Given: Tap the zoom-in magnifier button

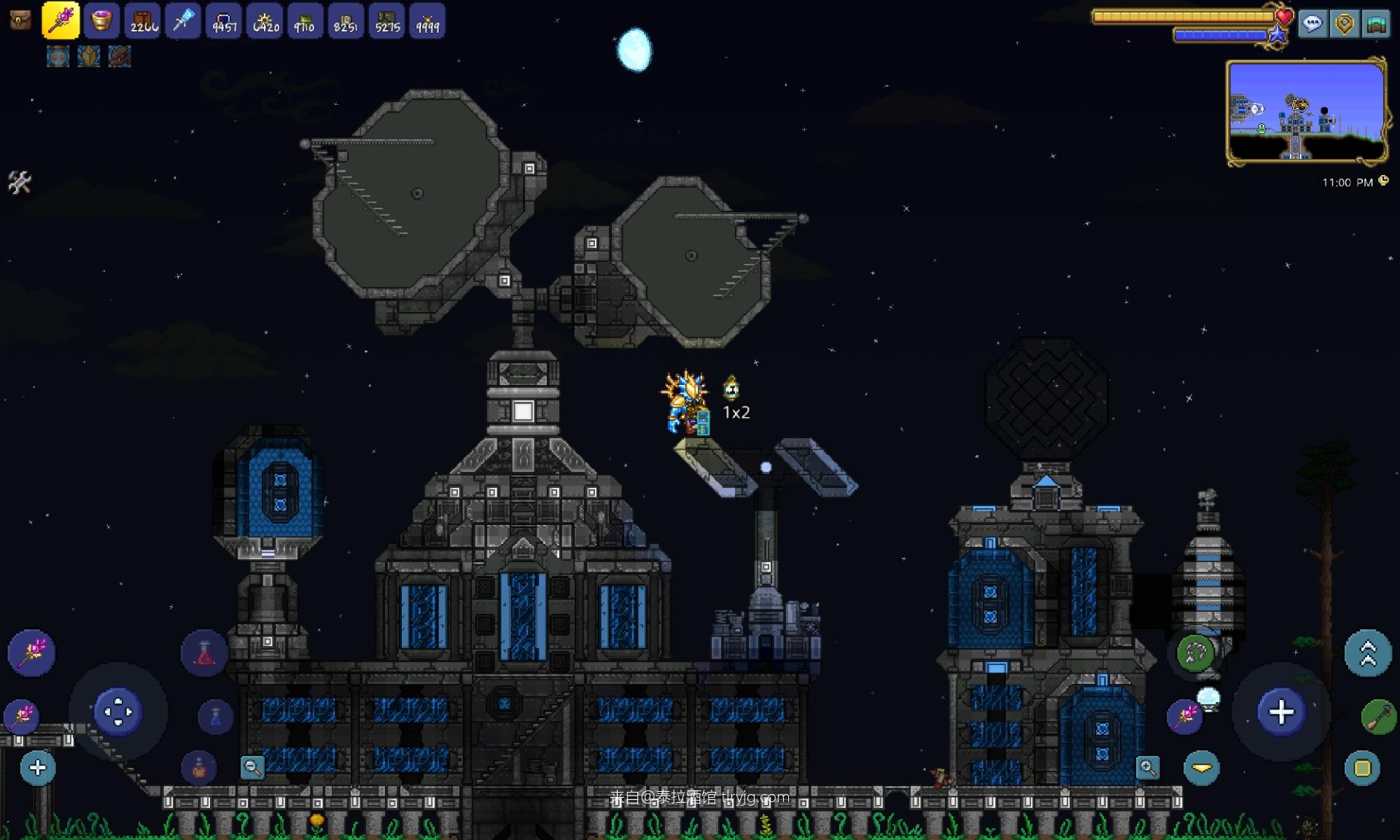Looking at the screenshot, I should tap(1148, 767).
